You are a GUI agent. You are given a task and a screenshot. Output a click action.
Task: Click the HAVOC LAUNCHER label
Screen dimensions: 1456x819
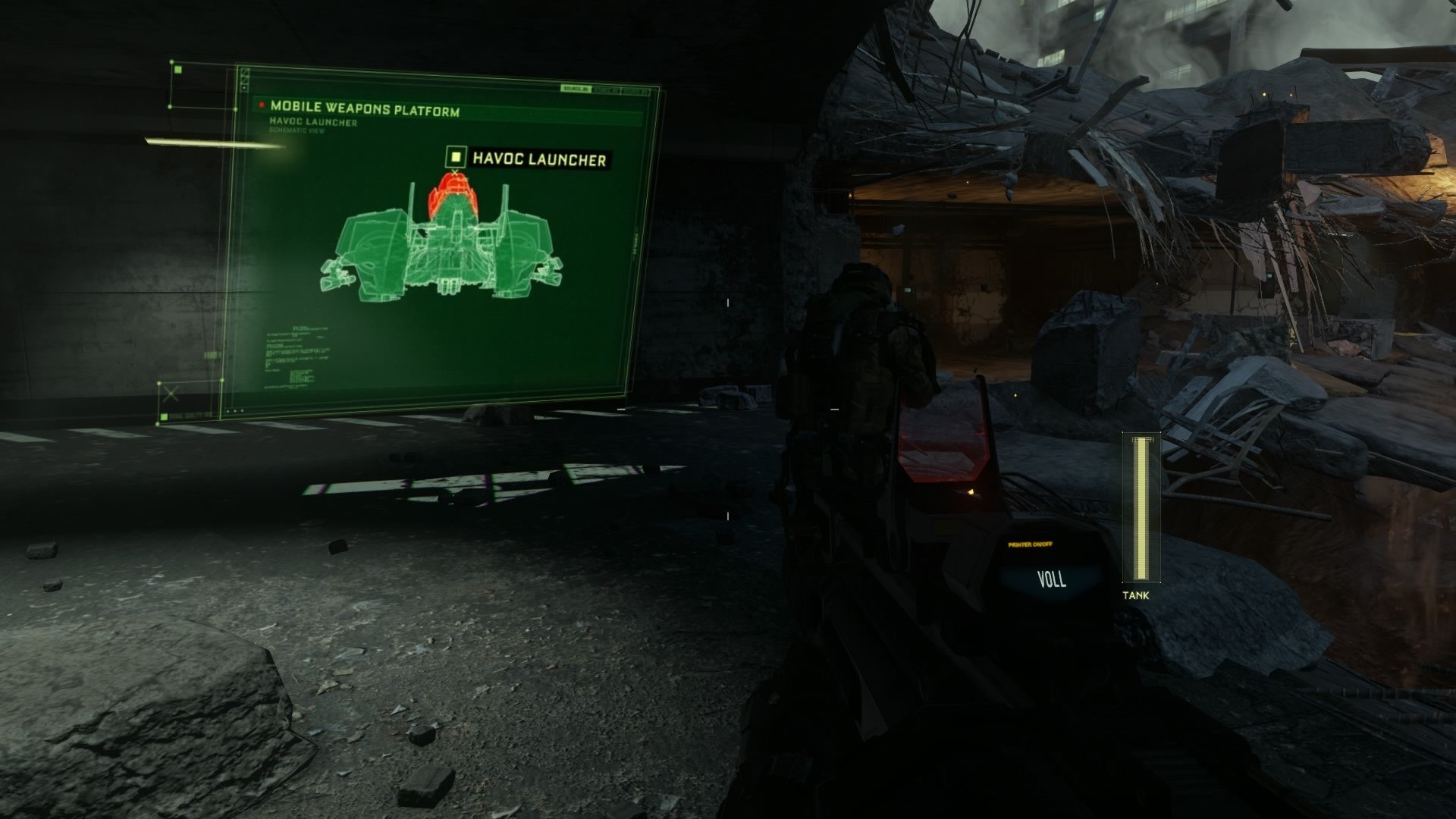538,158
